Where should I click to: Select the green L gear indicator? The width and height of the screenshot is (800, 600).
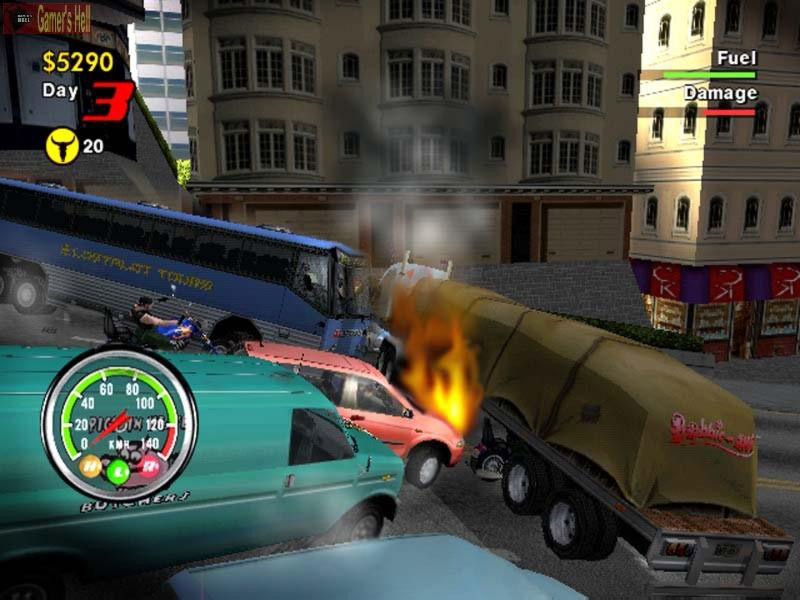pyautogui.click(x=118, y=471)
